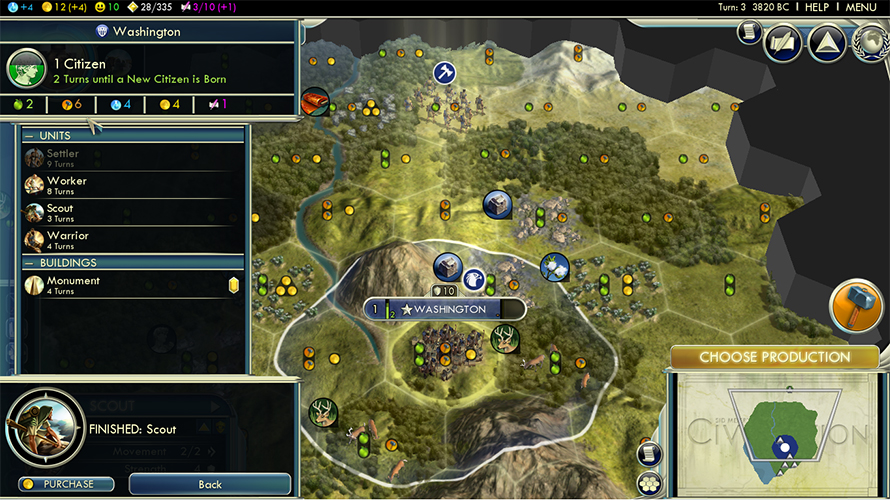The width and height of the screenshot is (890, 500).
Task: Click the Choose Production banner
Action: [x=774, y=357]
